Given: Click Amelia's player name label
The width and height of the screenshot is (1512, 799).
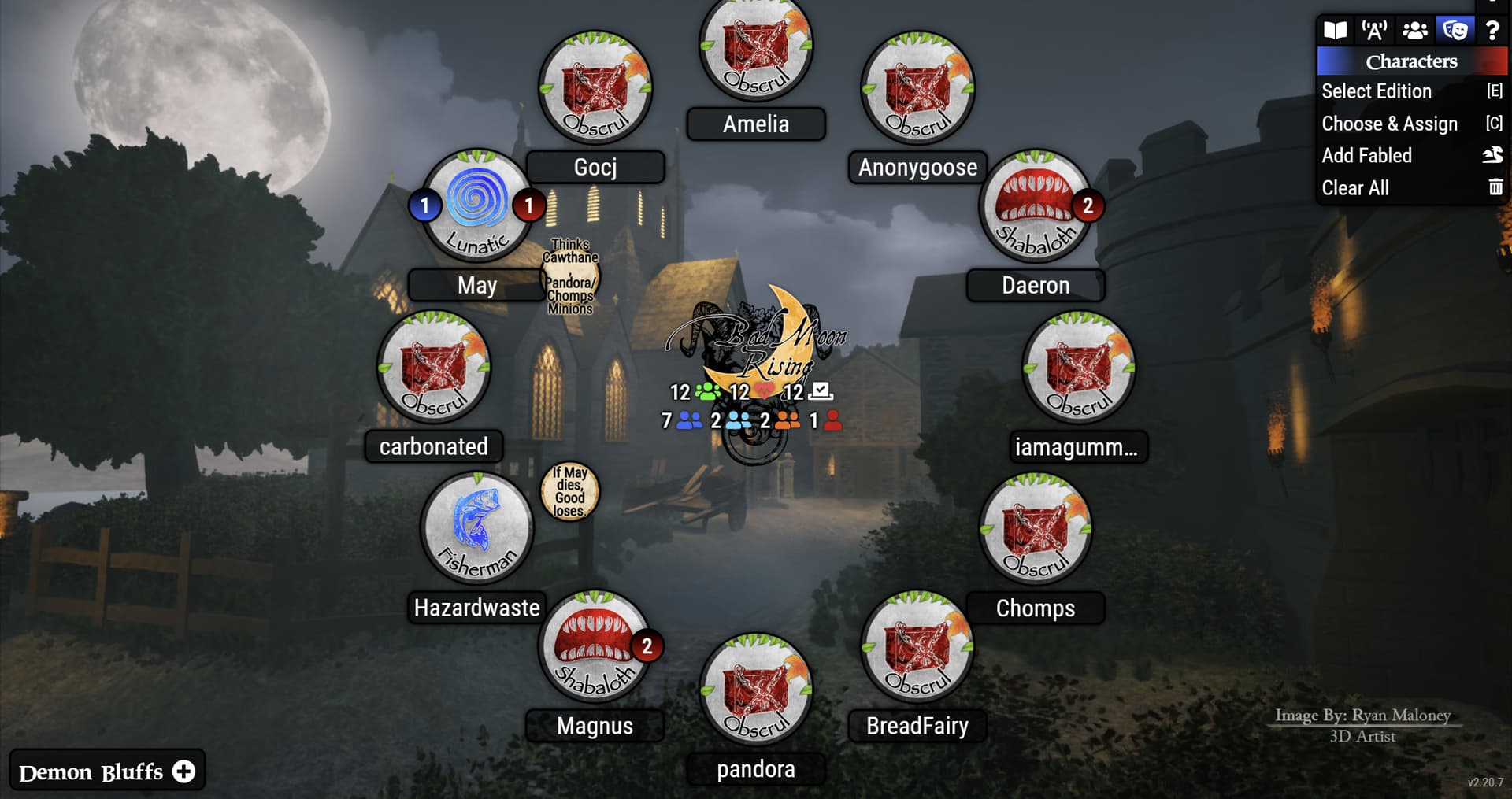Looking at the screenshot, I should point(756,124).
